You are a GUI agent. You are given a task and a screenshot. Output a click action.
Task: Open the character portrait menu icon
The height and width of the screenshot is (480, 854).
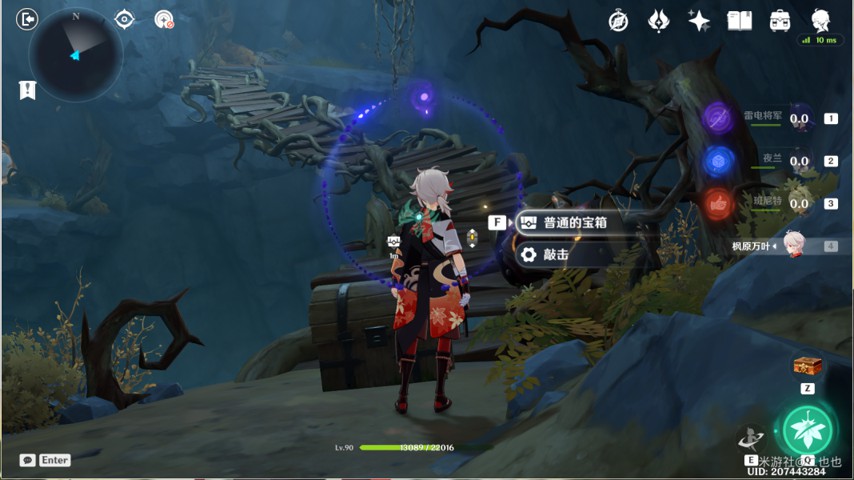tap(821, 21)
